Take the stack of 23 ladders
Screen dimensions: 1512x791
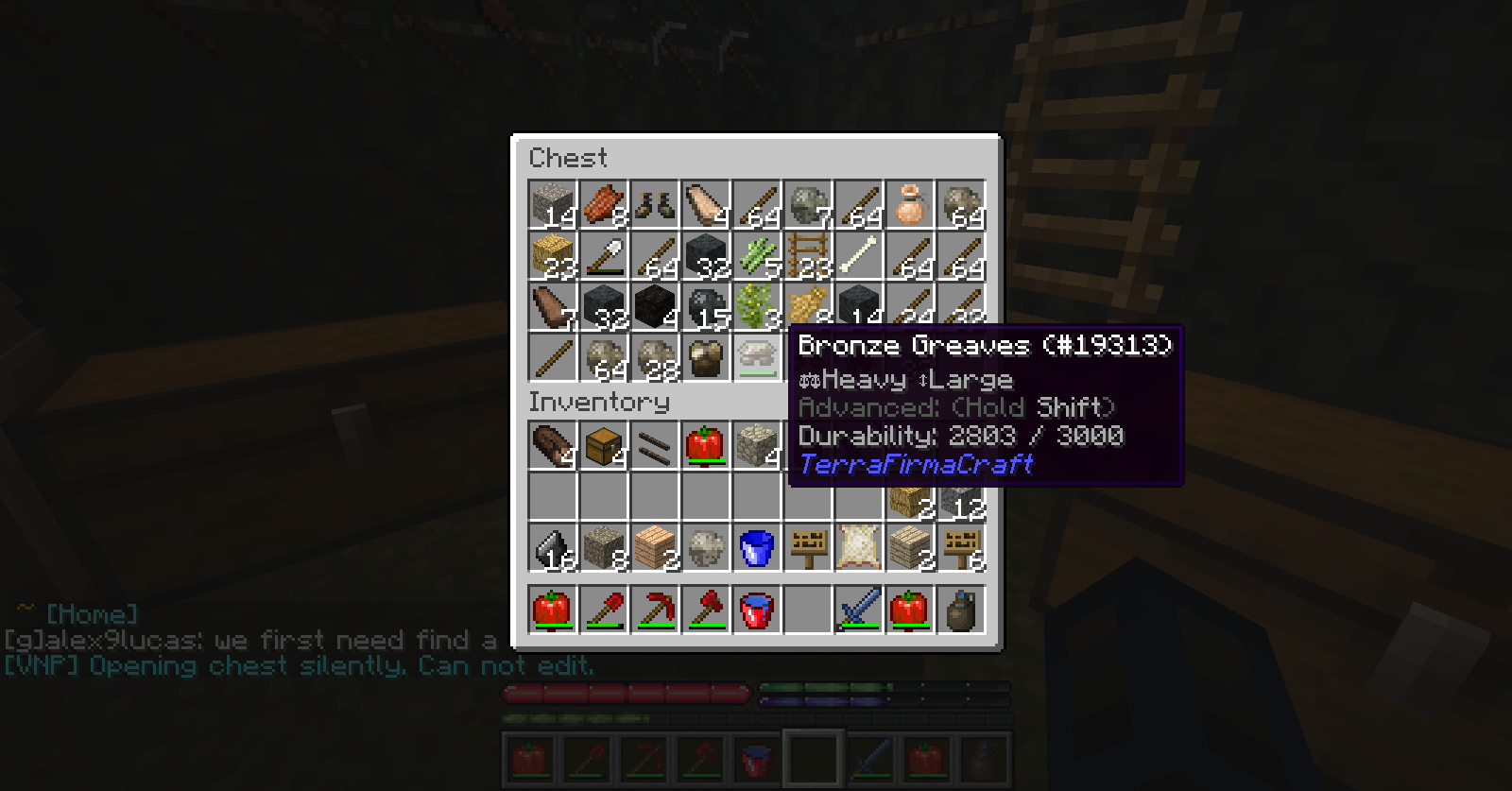(808, 256)
